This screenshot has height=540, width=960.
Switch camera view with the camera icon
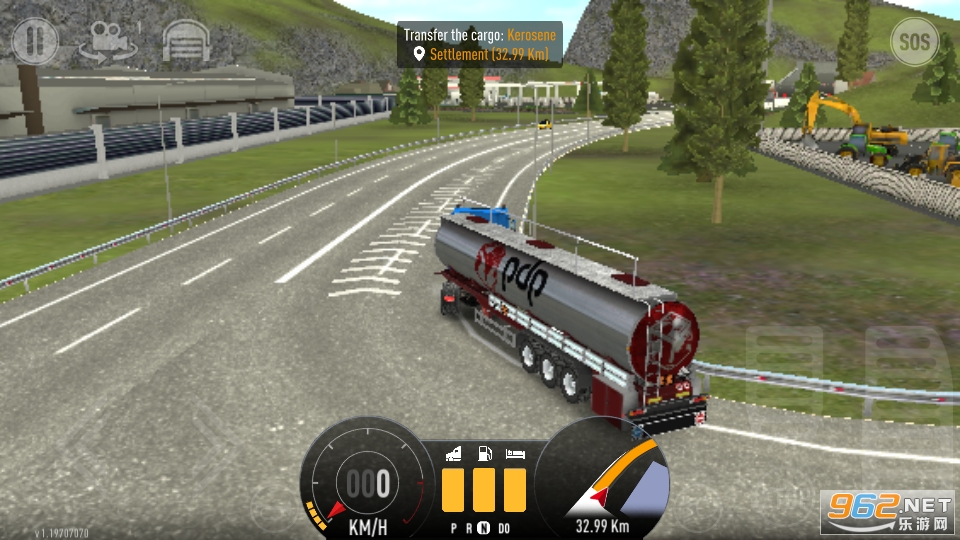point(110,42)
